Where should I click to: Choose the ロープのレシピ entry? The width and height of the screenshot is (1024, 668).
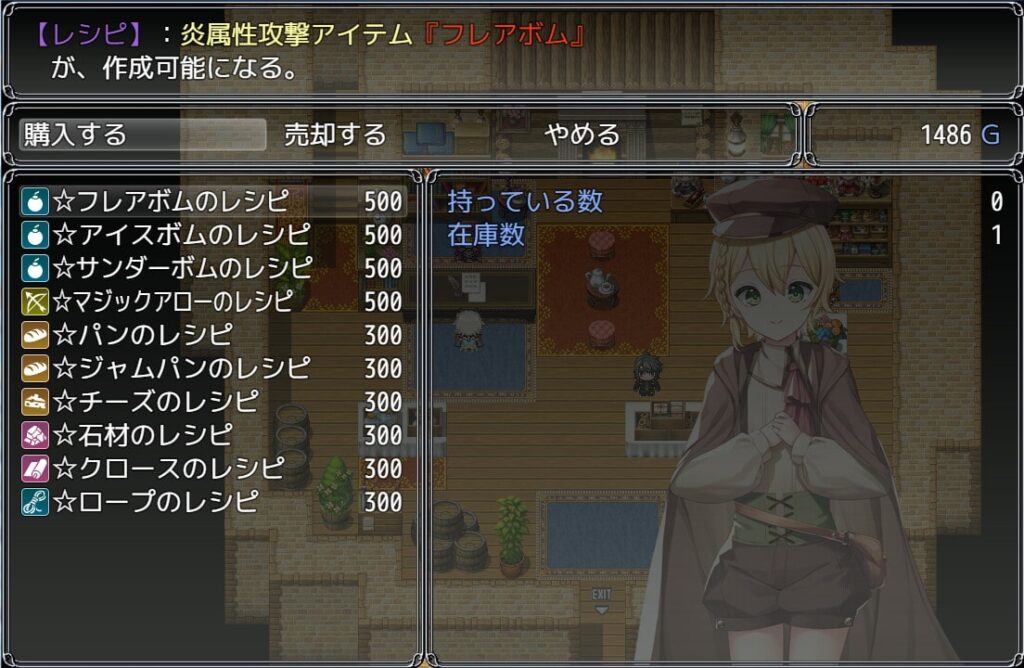(212, 501)
